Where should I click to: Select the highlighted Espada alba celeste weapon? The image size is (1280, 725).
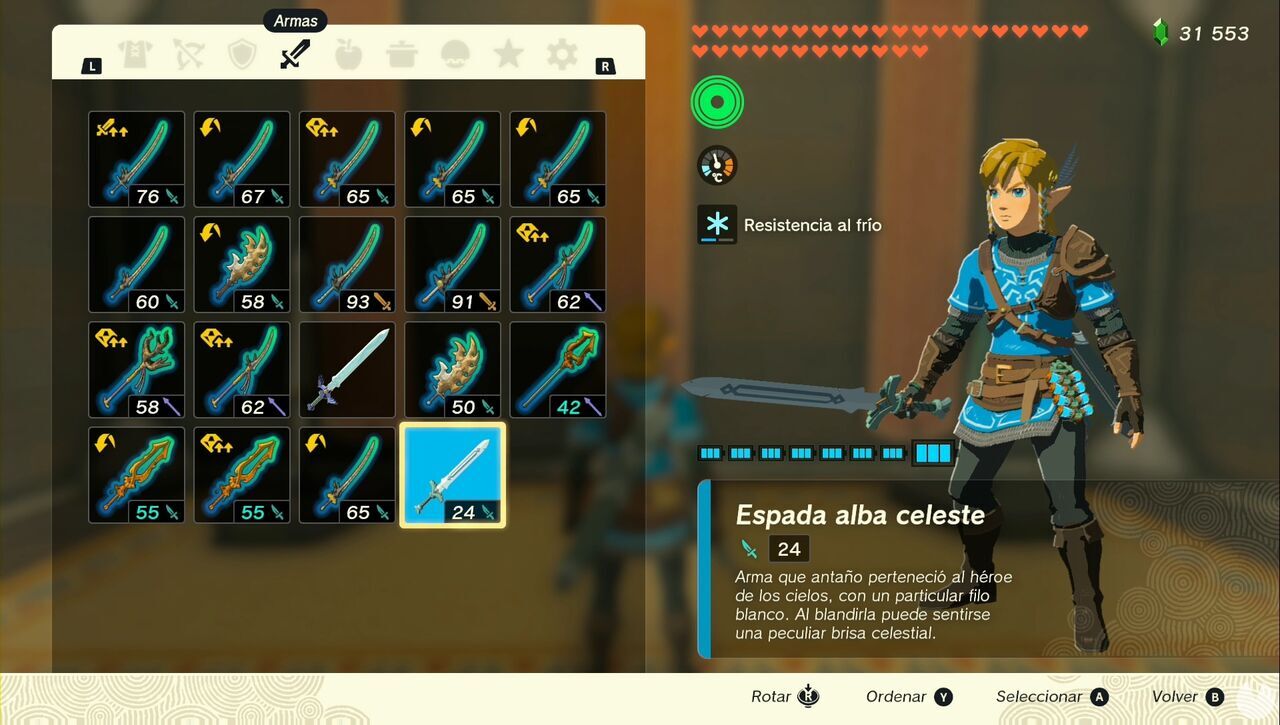click(x=451, y=473)
